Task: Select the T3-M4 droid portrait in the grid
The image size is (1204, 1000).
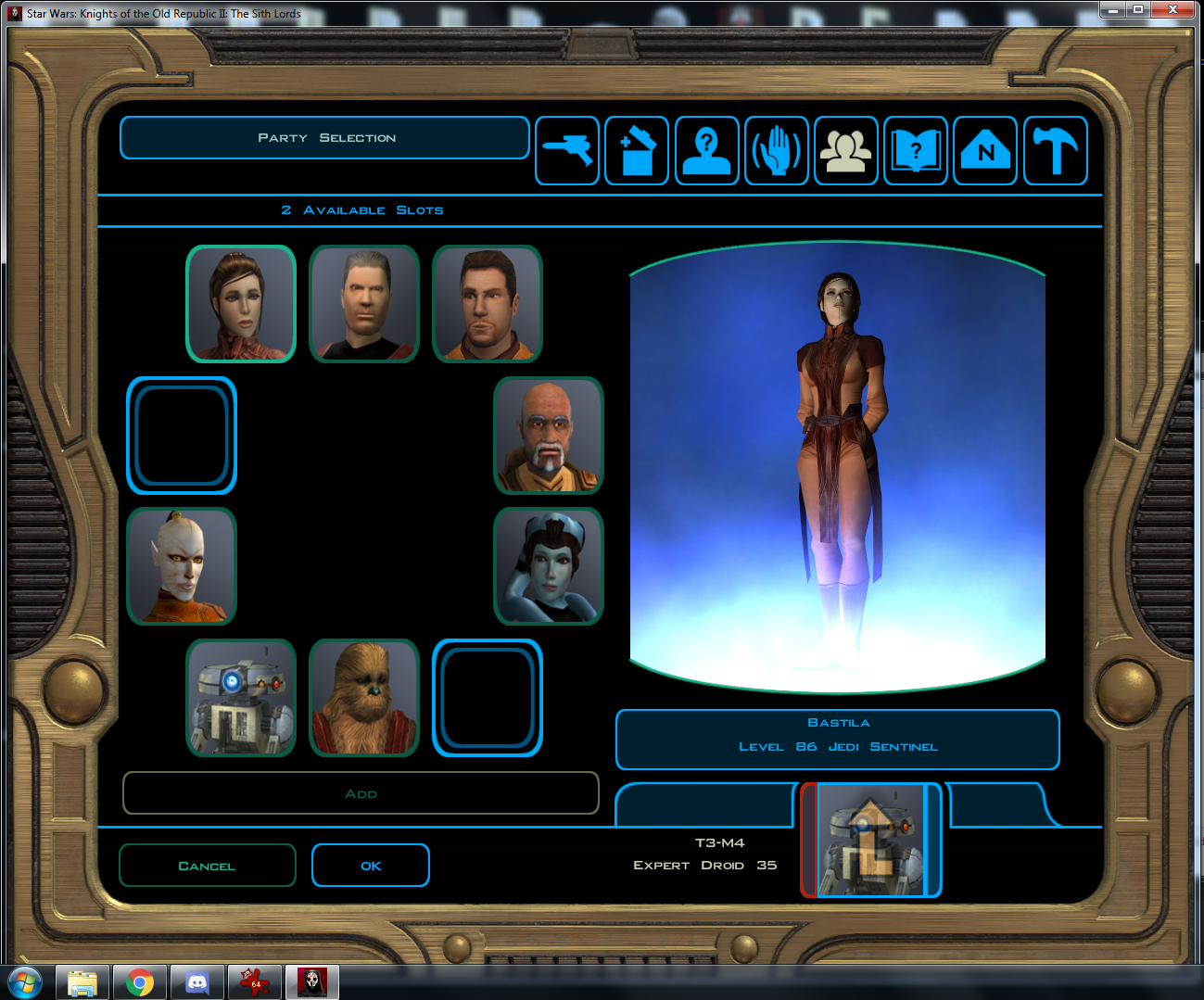Action: pyautogui.click(x=241, y=698)
